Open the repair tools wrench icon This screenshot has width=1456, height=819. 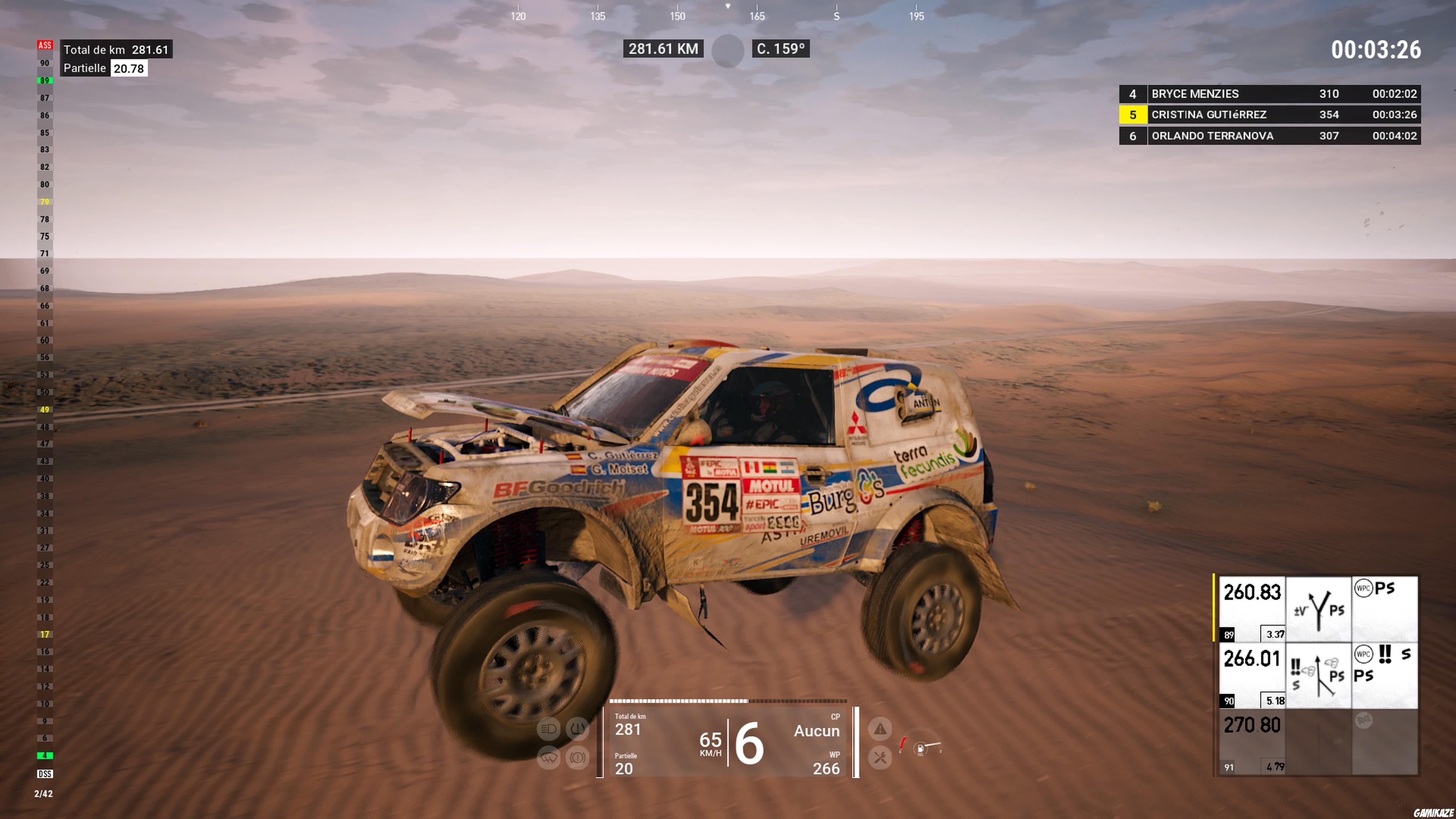coord(880,758)
